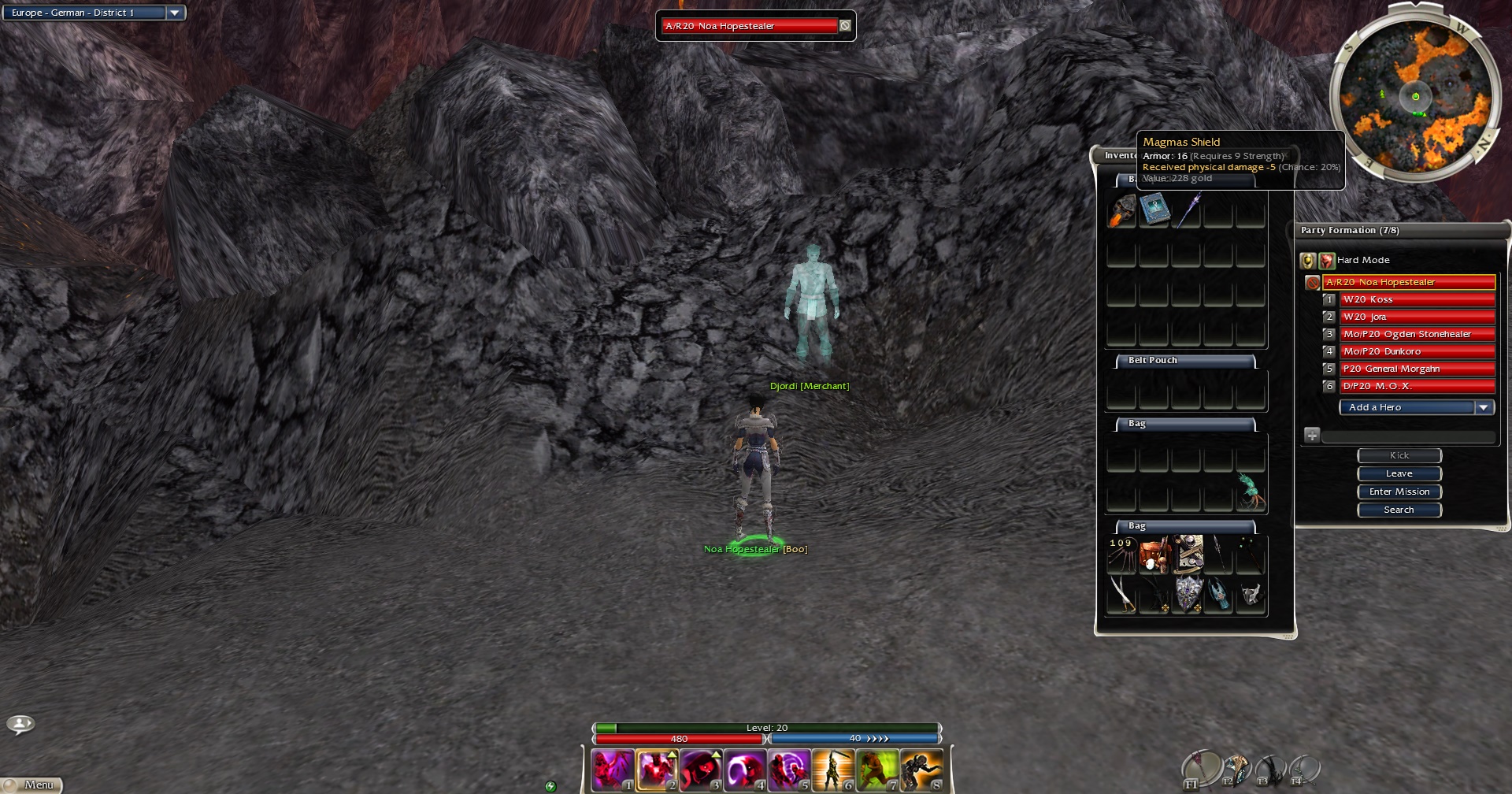
Task: Open the chat bubble icon
Action: coord(20,723)
